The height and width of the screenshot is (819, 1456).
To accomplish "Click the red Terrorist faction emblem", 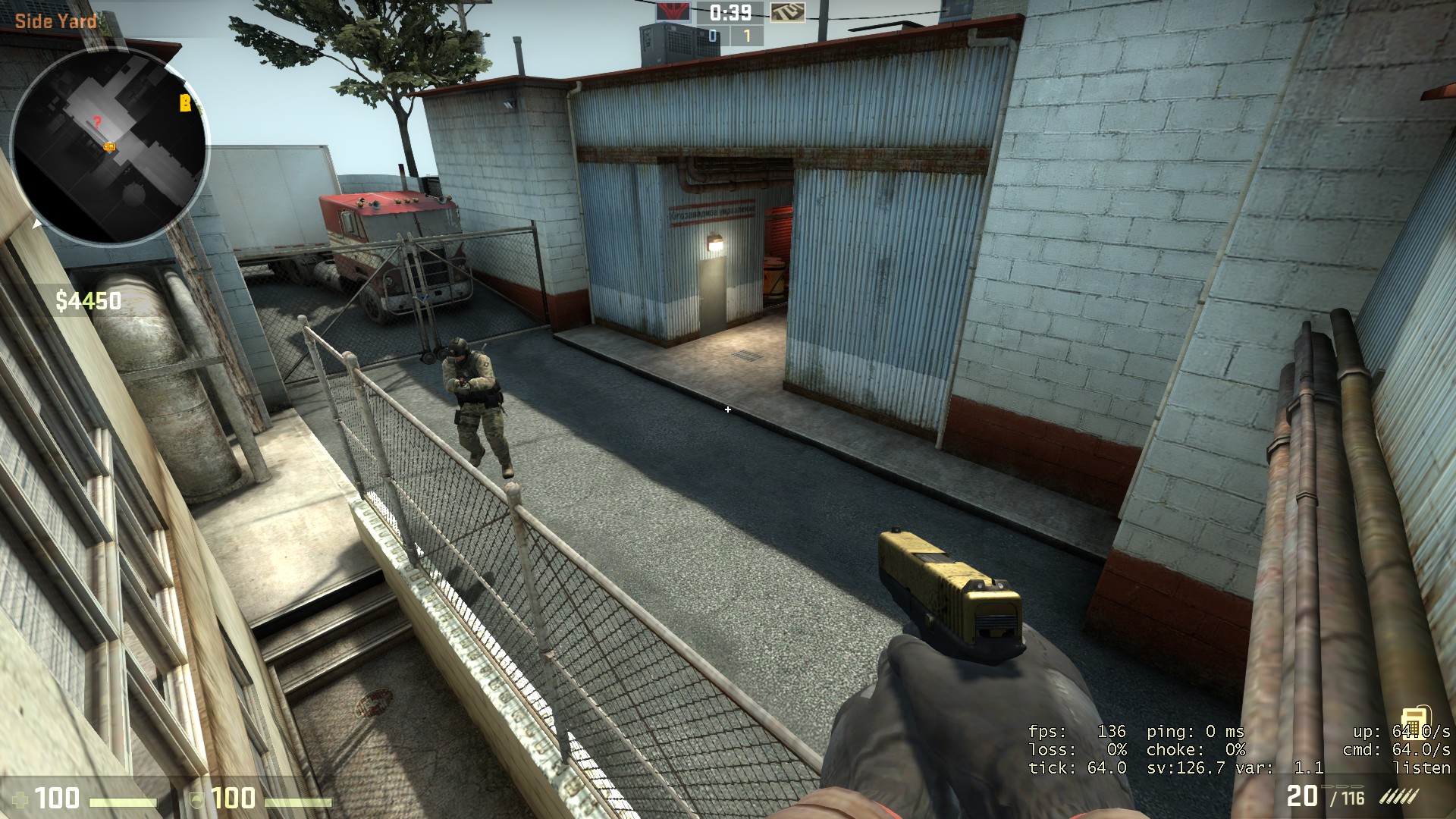I will [673, 11].
